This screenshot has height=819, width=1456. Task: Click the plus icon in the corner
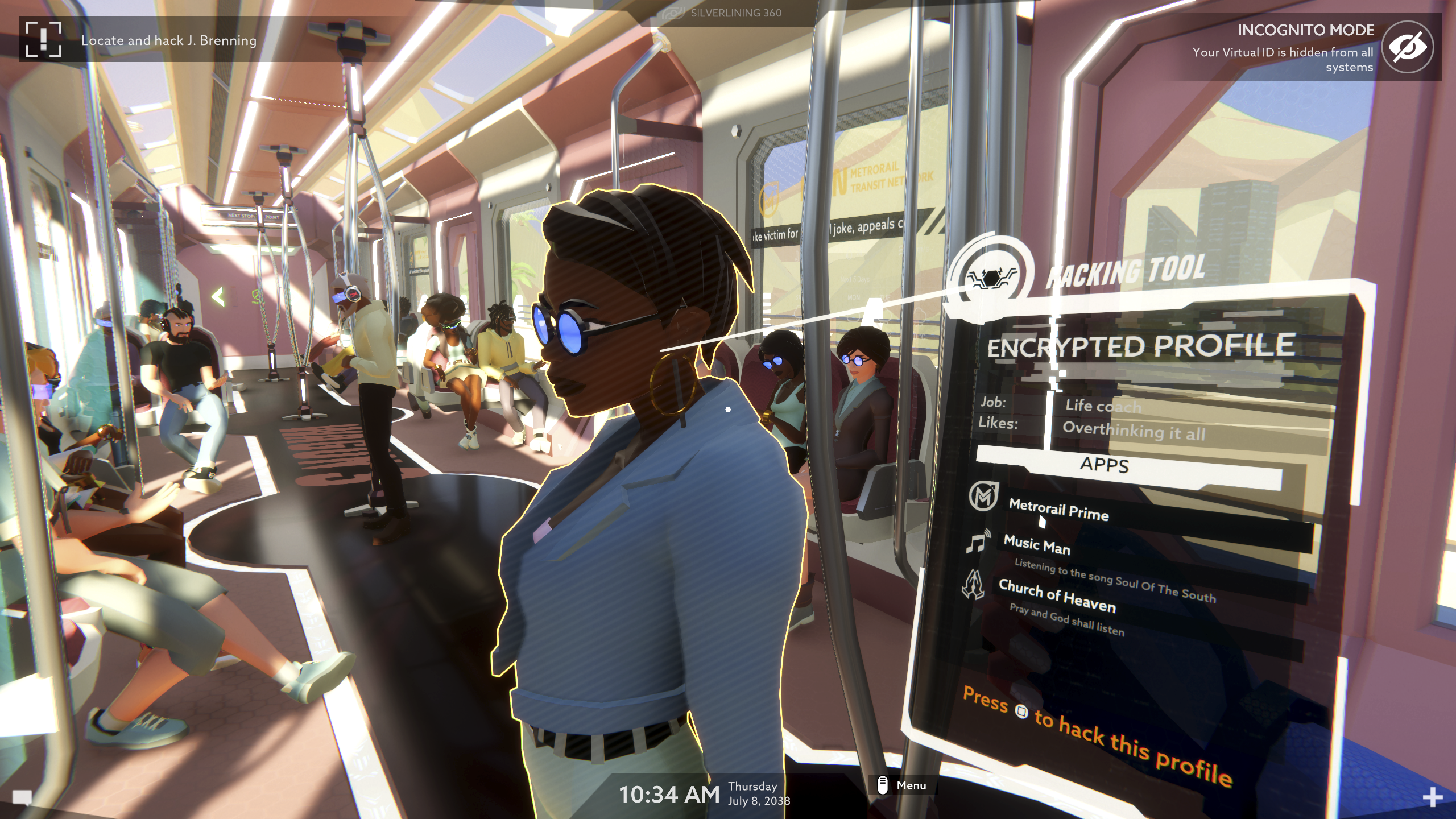[x=1432, y=797]
